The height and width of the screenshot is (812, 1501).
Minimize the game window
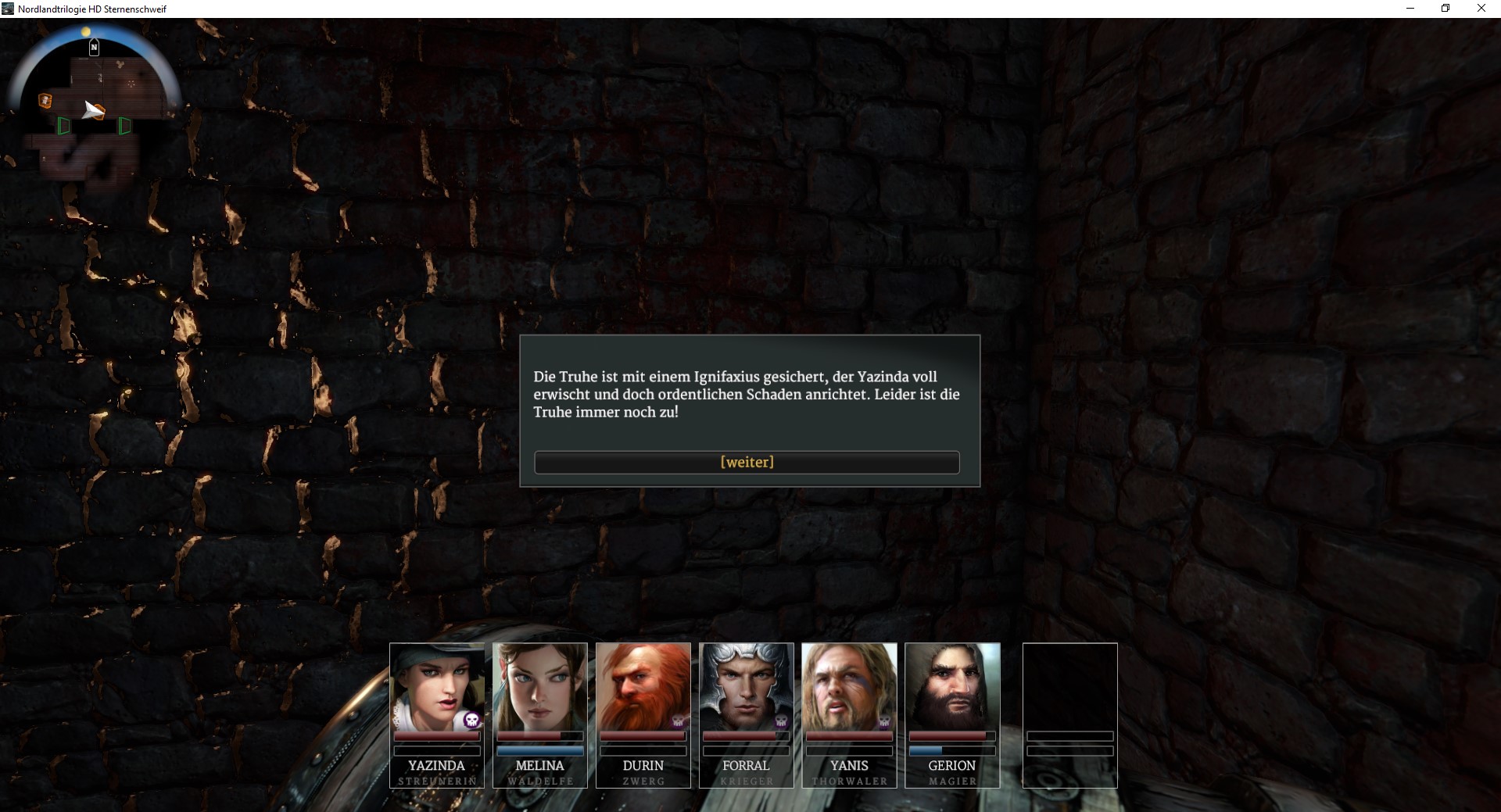pos(1410,9)
